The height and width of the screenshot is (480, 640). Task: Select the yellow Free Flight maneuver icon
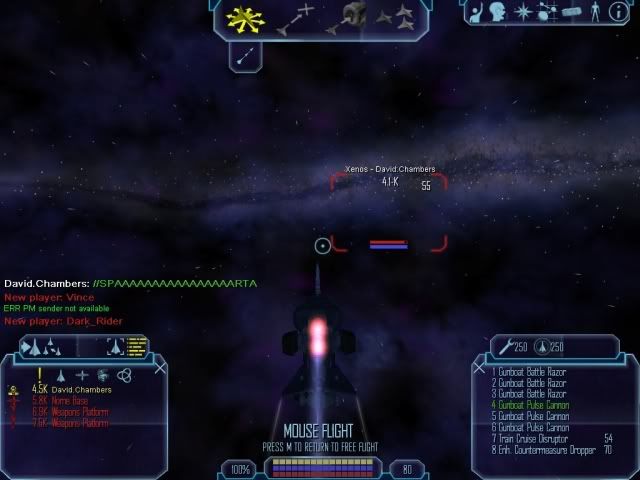tap(242, 18)
